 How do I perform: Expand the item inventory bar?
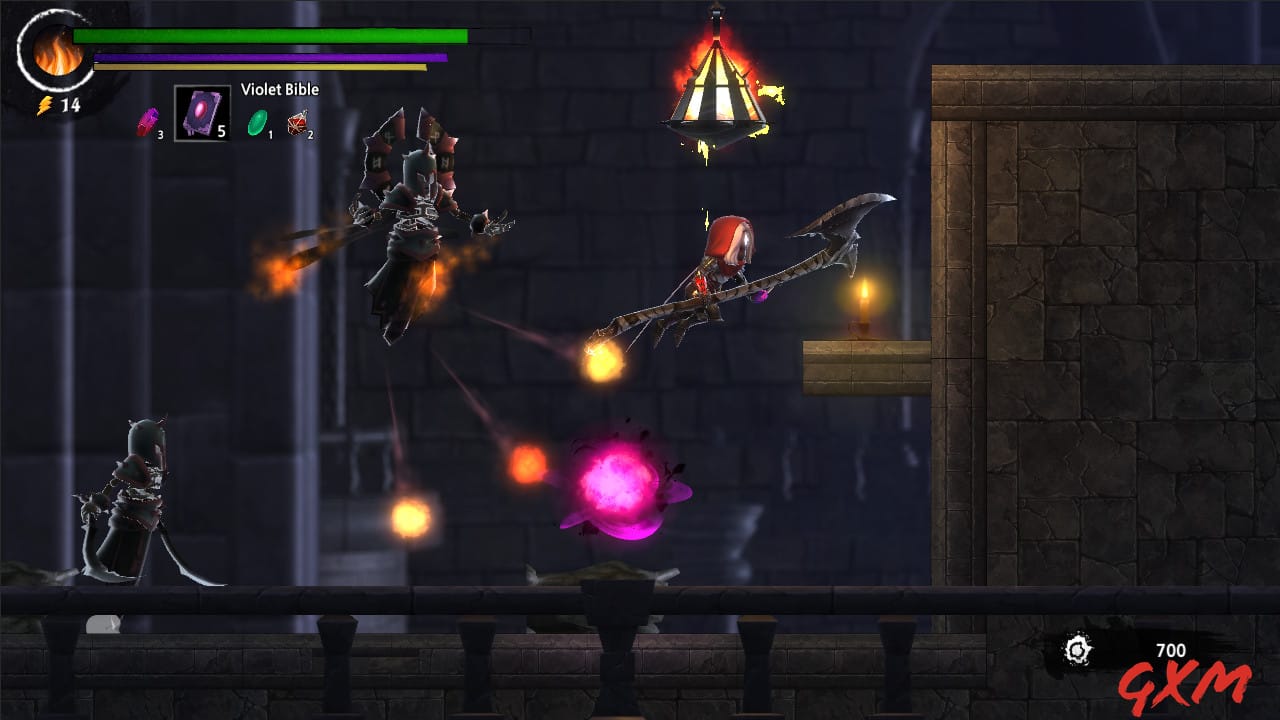coord(225,120)
